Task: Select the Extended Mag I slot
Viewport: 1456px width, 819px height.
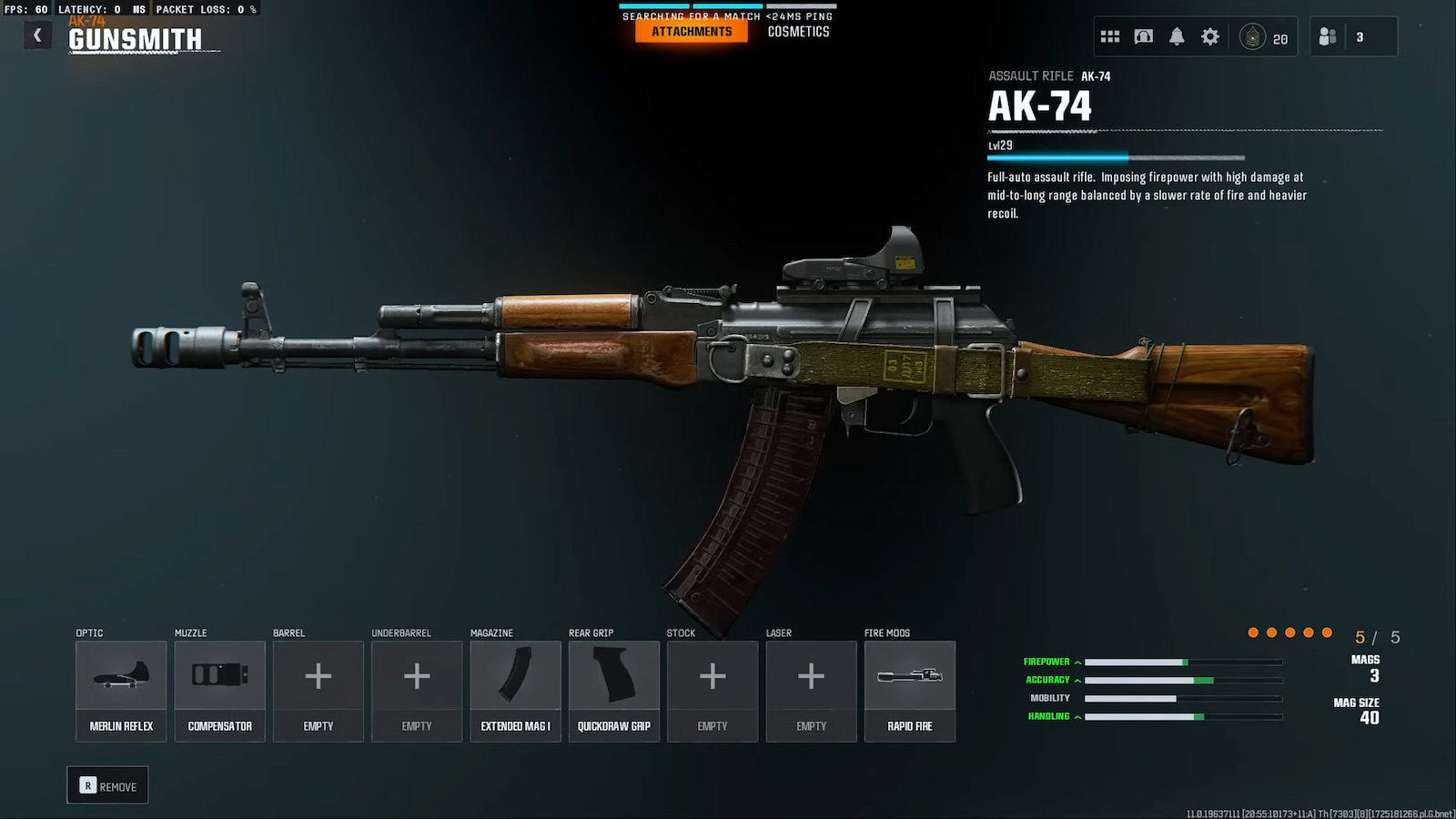Action: tap(515, 691)
